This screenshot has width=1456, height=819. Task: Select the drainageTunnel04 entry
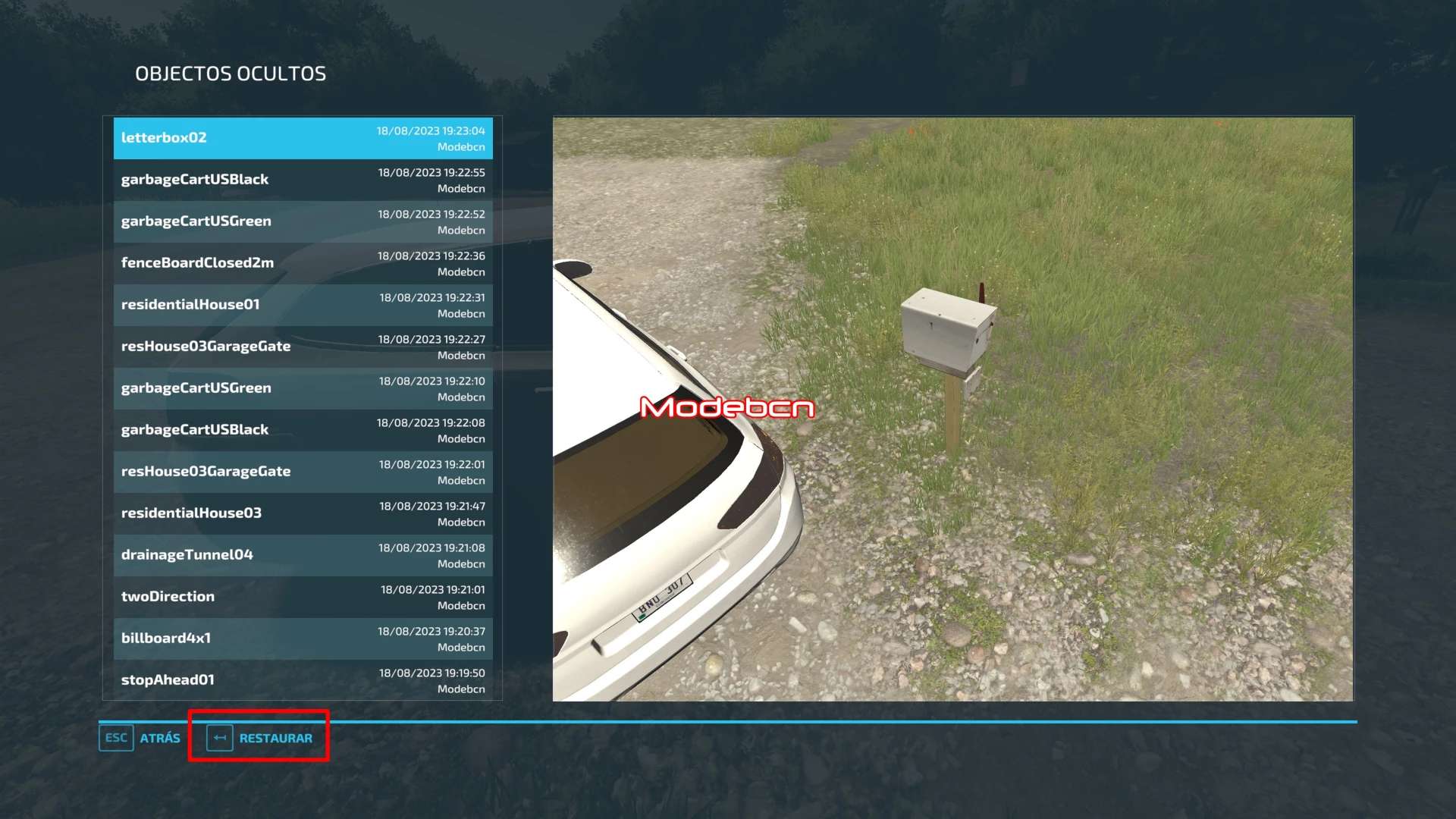pyautogui.click(x=303, y=555)
